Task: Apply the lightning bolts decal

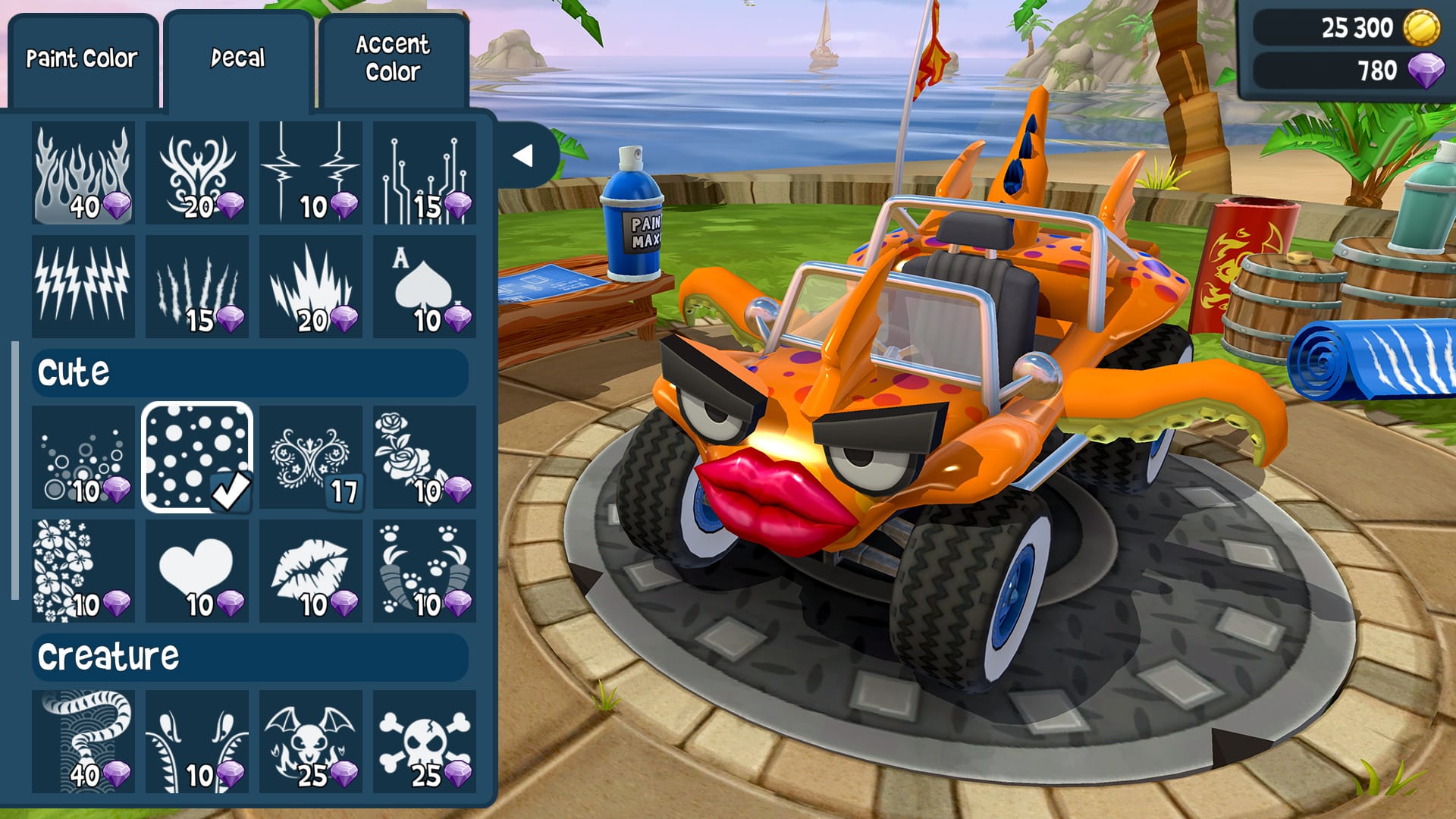Action: point(83,287)
